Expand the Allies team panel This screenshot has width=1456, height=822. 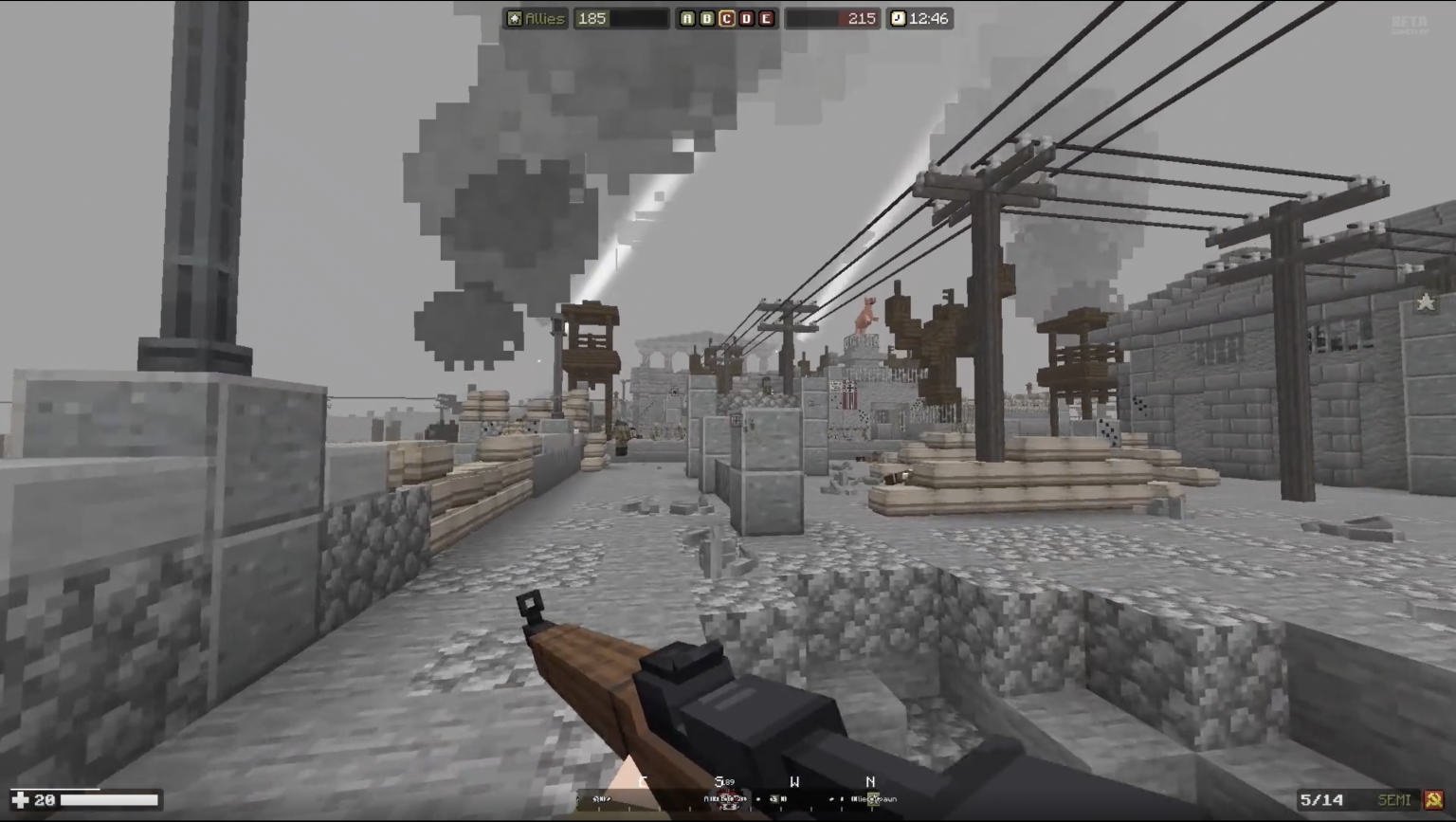coord(540,18)
